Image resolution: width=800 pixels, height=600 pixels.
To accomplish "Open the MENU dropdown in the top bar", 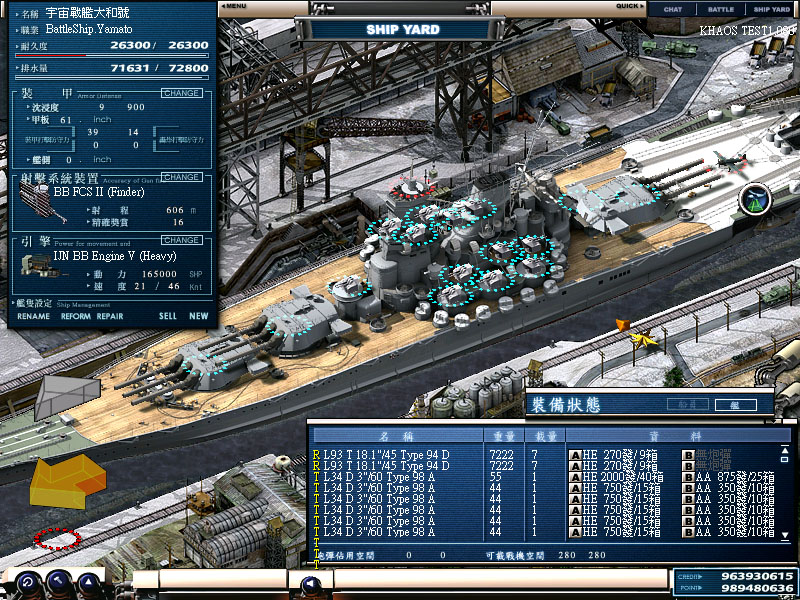I will [235, 6].
